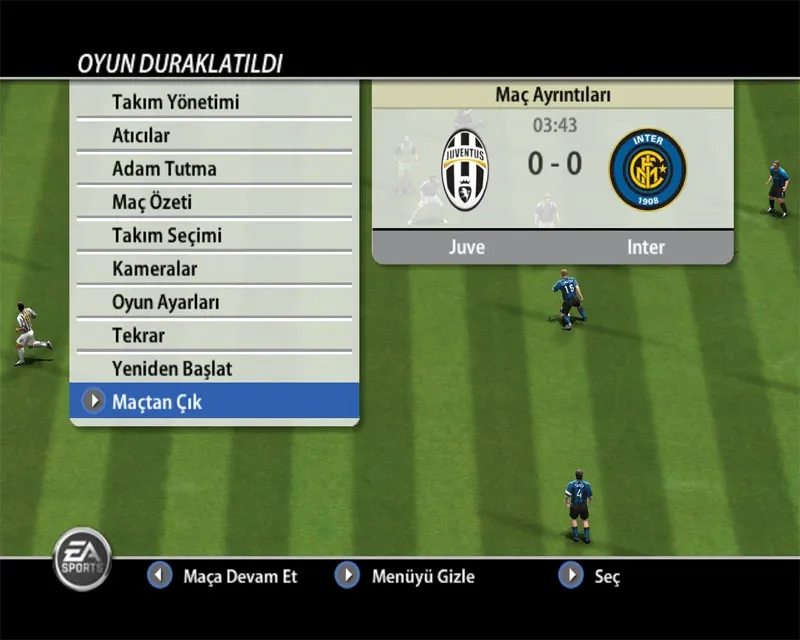Resume with Maça Devam Et
800x640 pixels.
(224, 576)
